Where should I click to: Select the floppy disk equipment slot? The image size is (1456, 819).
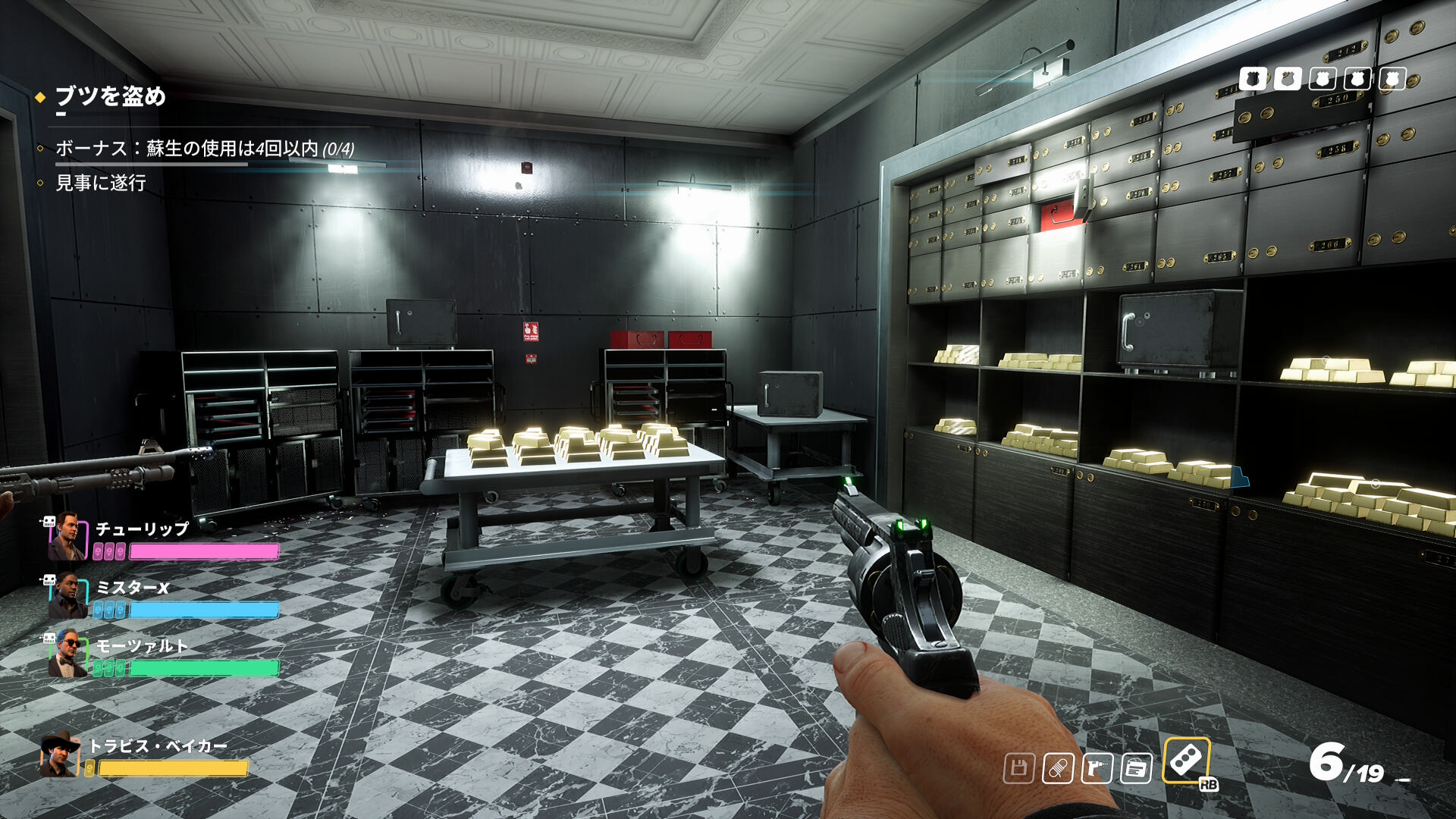(1018, 769)
